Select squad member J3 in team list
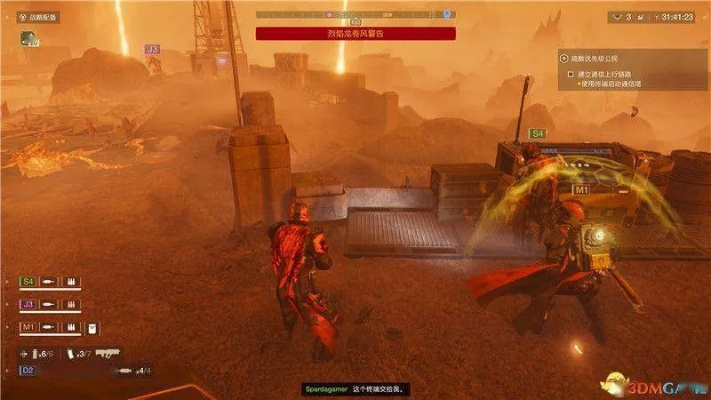Viewport: 711px width, 400px height. tap(28, 304)
